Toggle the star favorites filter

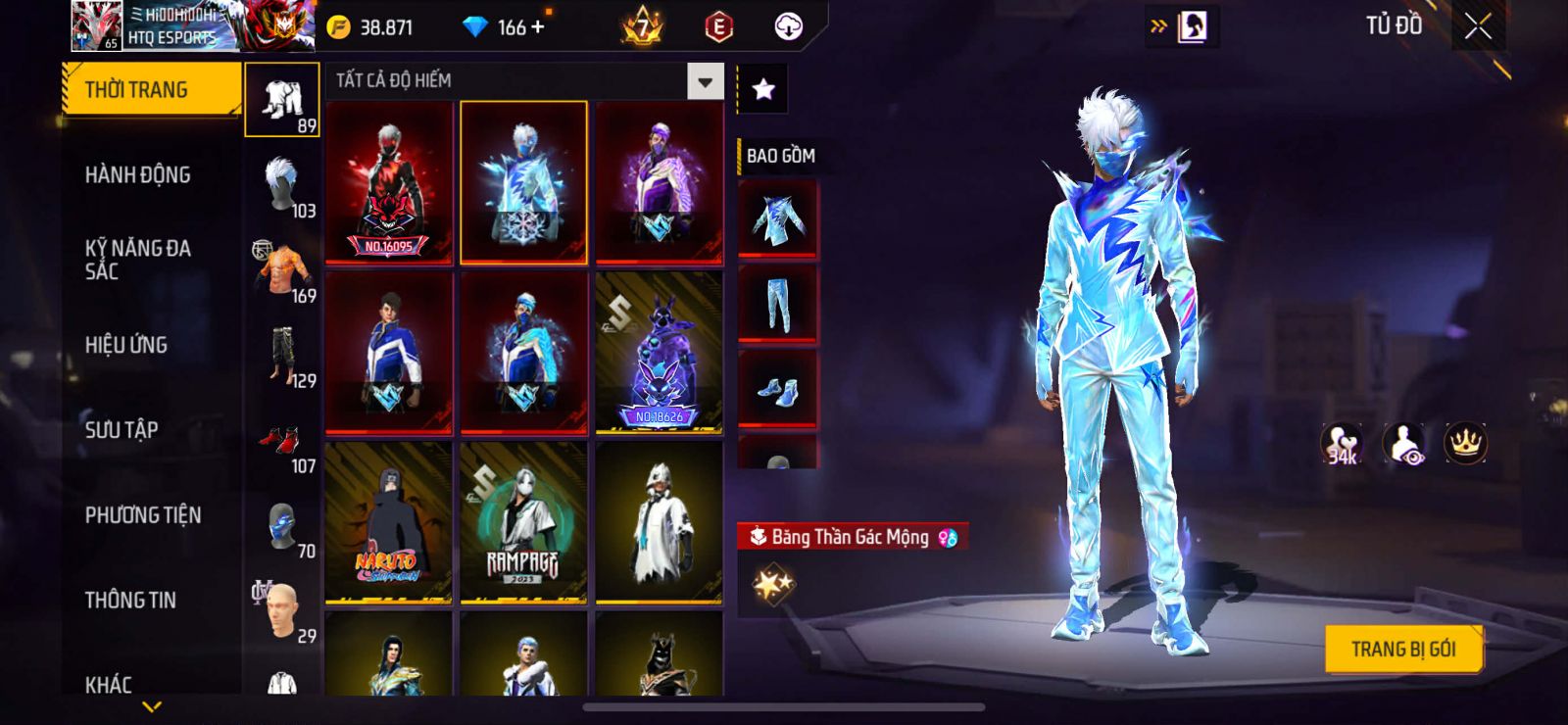[762, 90]
